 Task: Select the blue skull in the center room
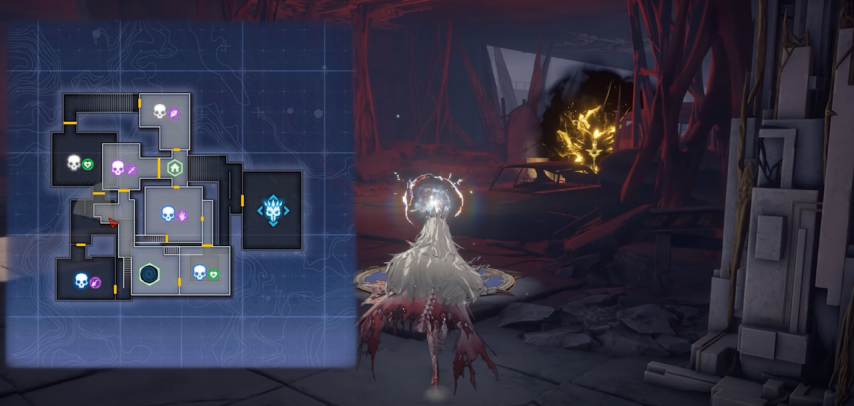[168, 212]
